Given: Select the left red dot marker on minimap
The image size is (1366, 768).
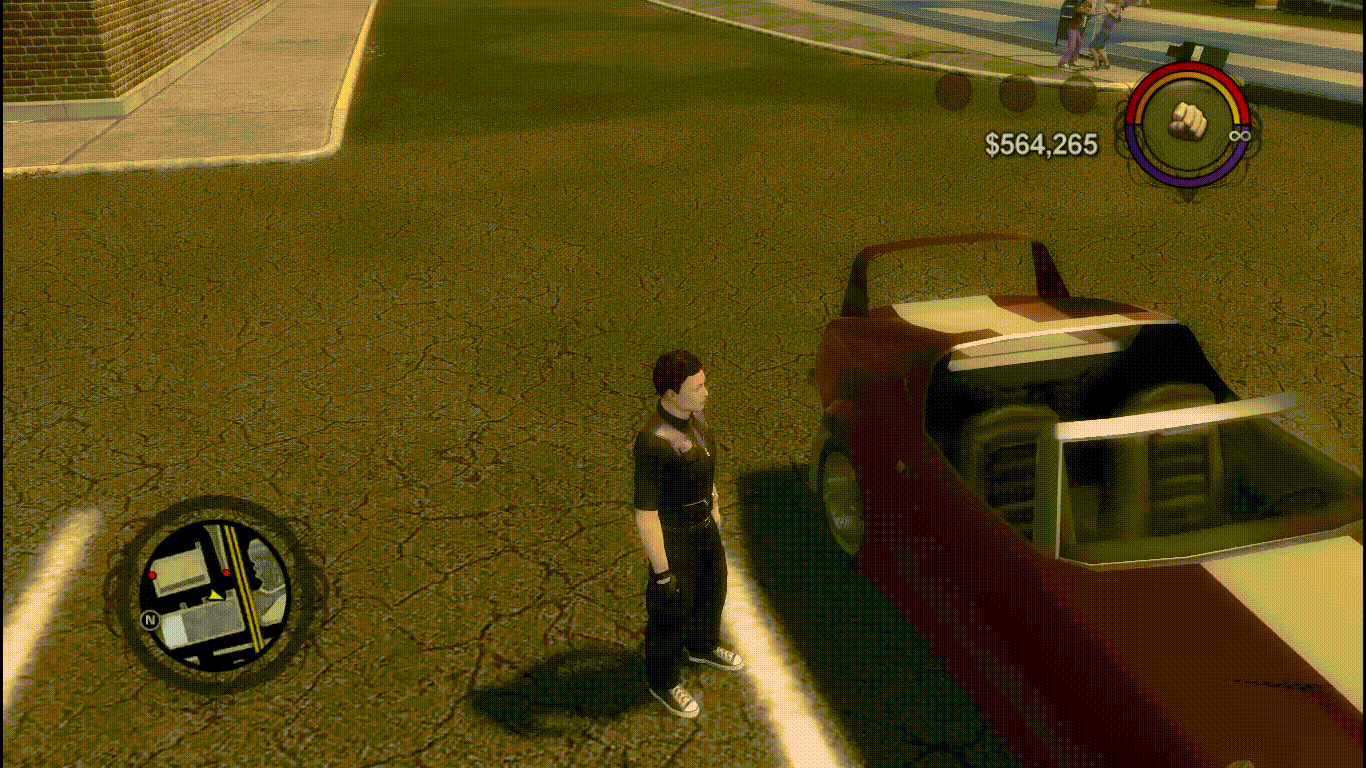Looking at the screenshot, I should [x=153, y=574].
